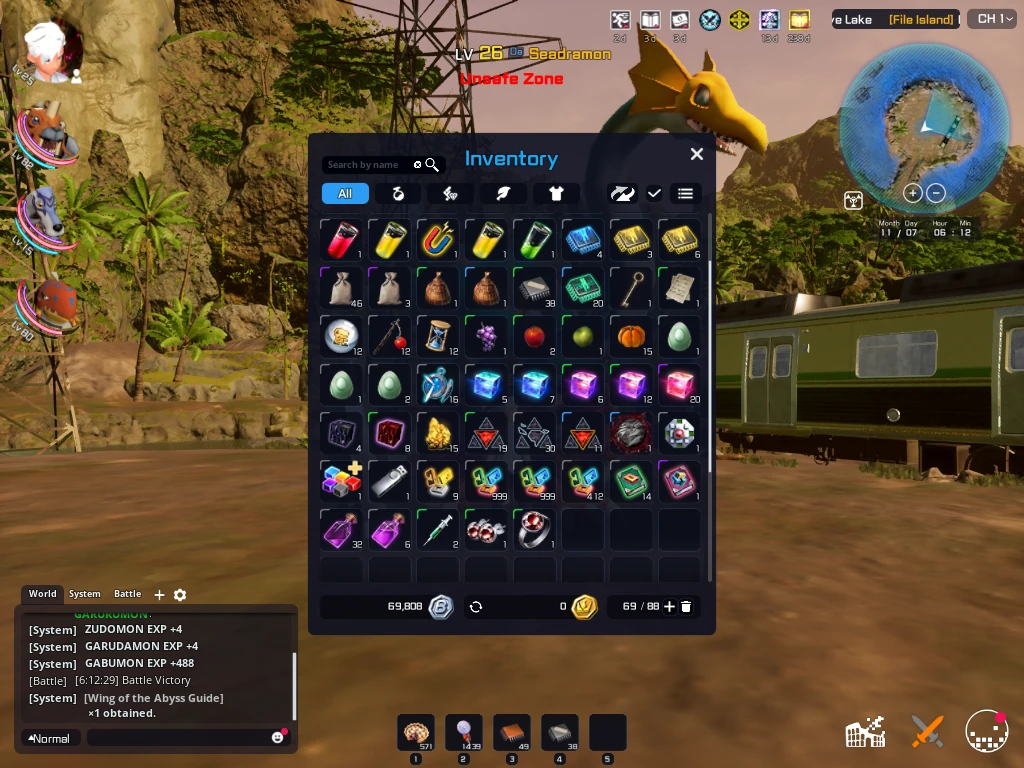The width and height of the screenshot is (1024, 768).
Task: Choose the USB flash drive item
Action: coord(390,480)
